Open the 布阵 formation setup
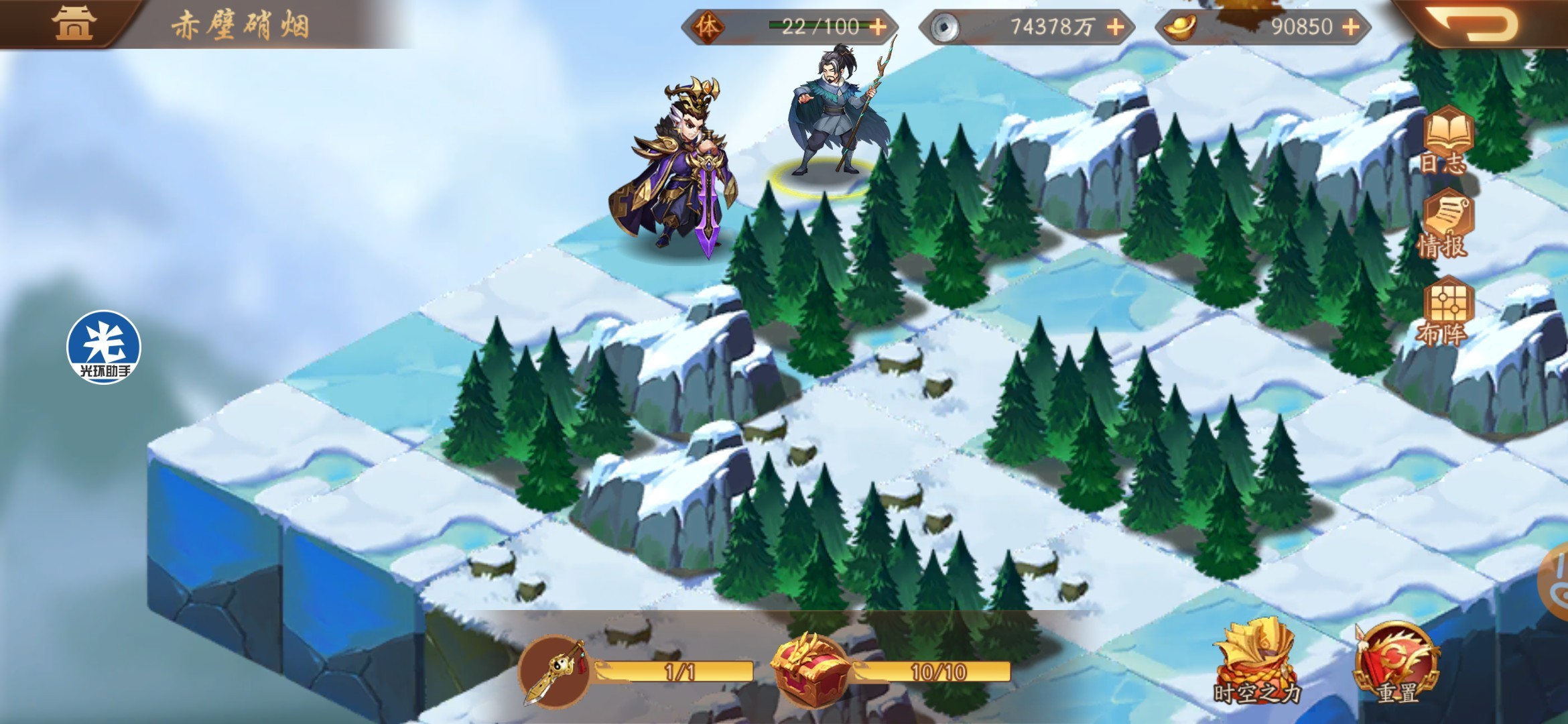The height and width of the screenshot is (724, 1568). (1446, 310)
